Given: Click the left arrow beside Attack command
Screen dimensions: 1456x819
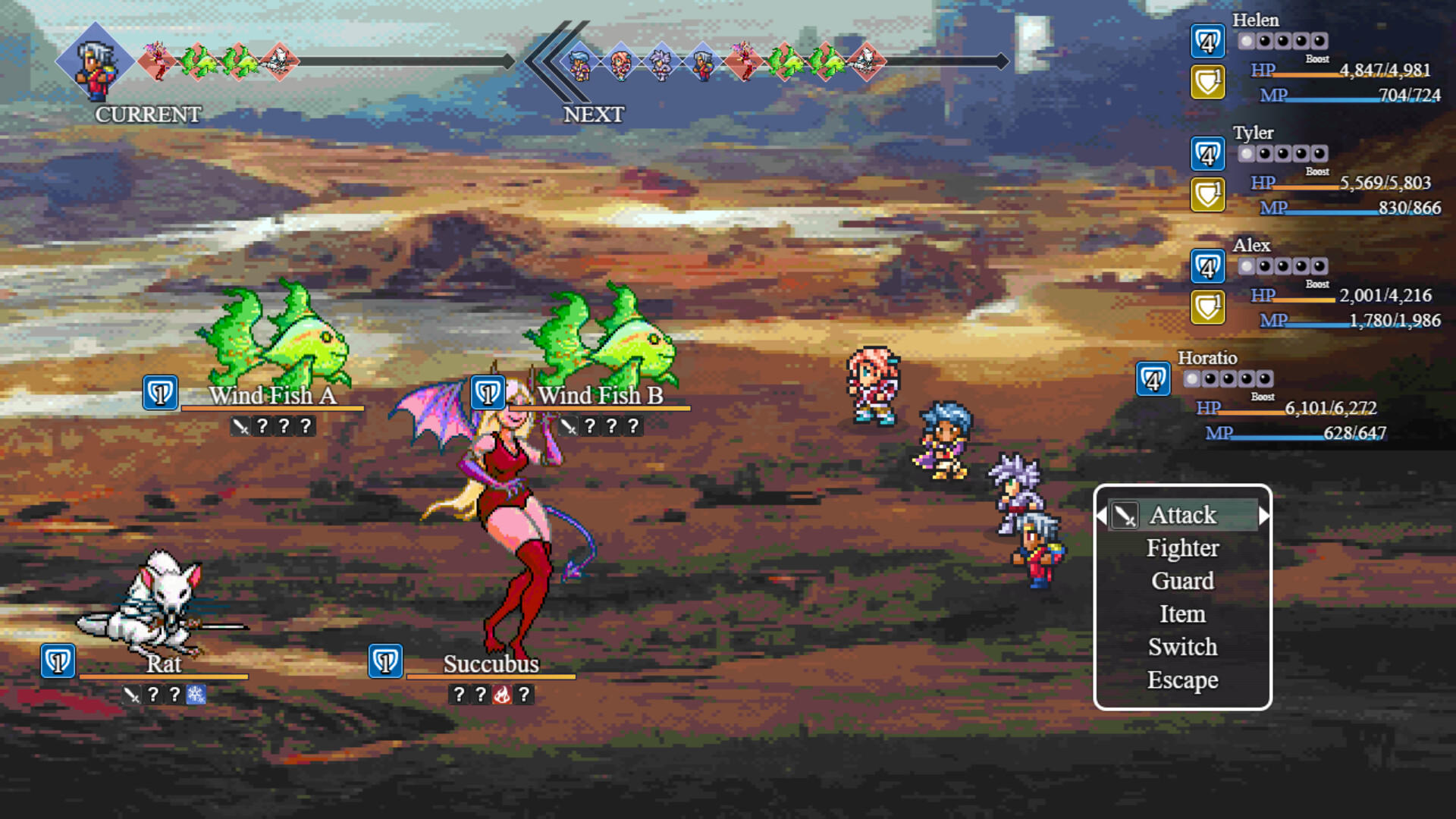Looking at the screenshot, I should [1101, 515].
